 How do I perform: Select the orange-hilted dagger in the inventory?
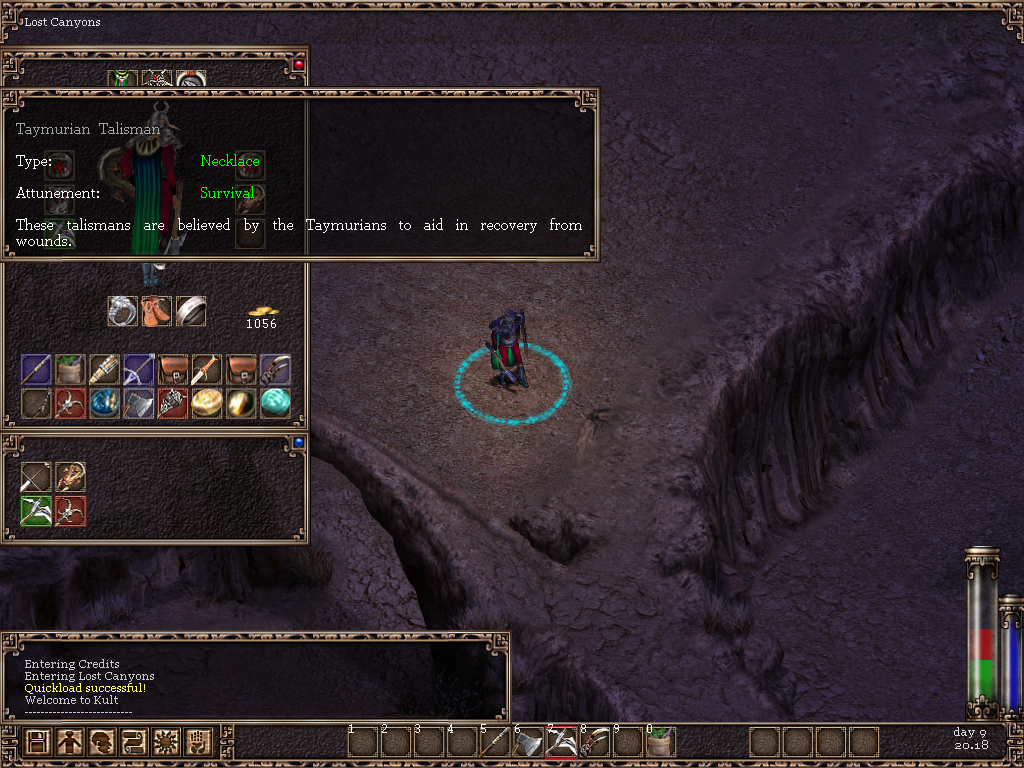pos(207,369)
